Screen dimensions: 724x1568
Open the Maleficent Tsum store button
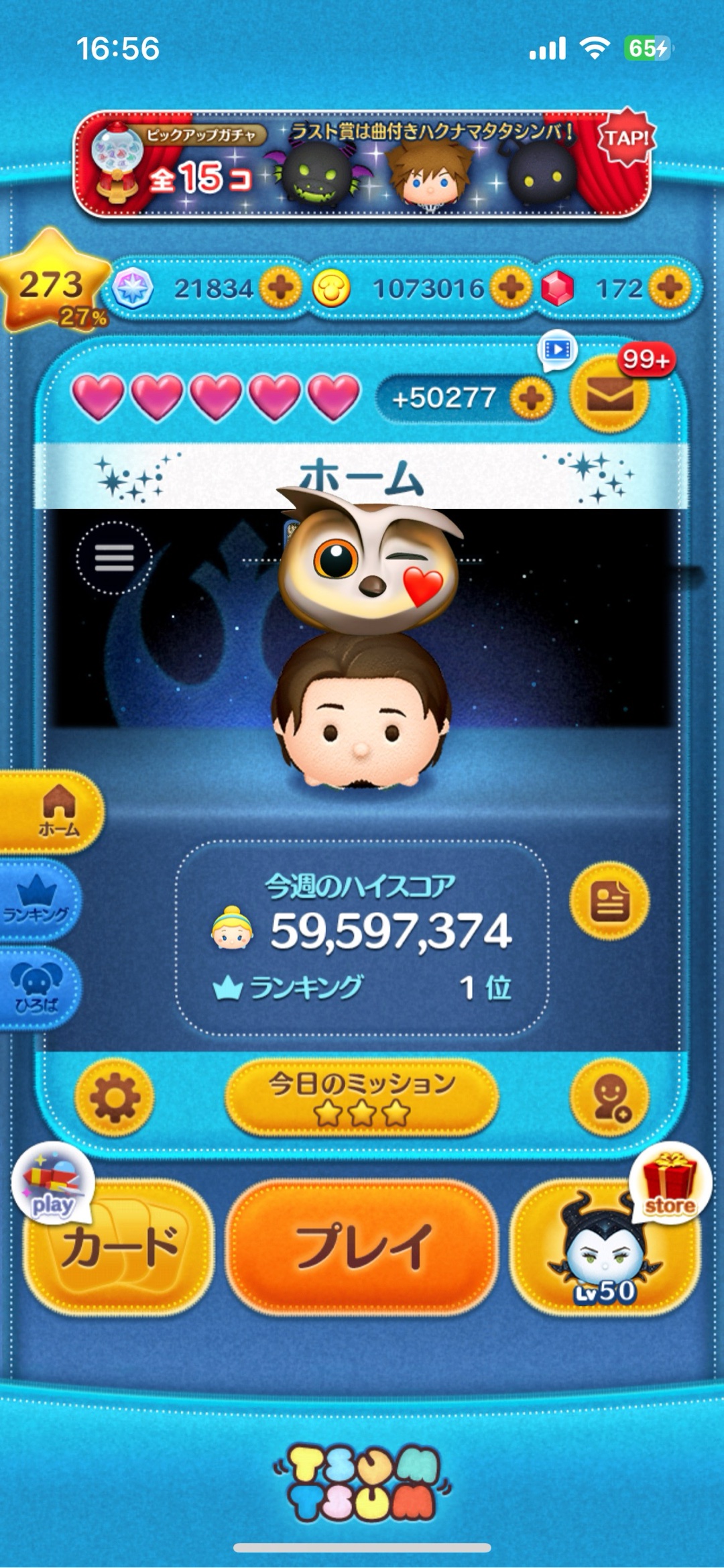point(605,1247)
